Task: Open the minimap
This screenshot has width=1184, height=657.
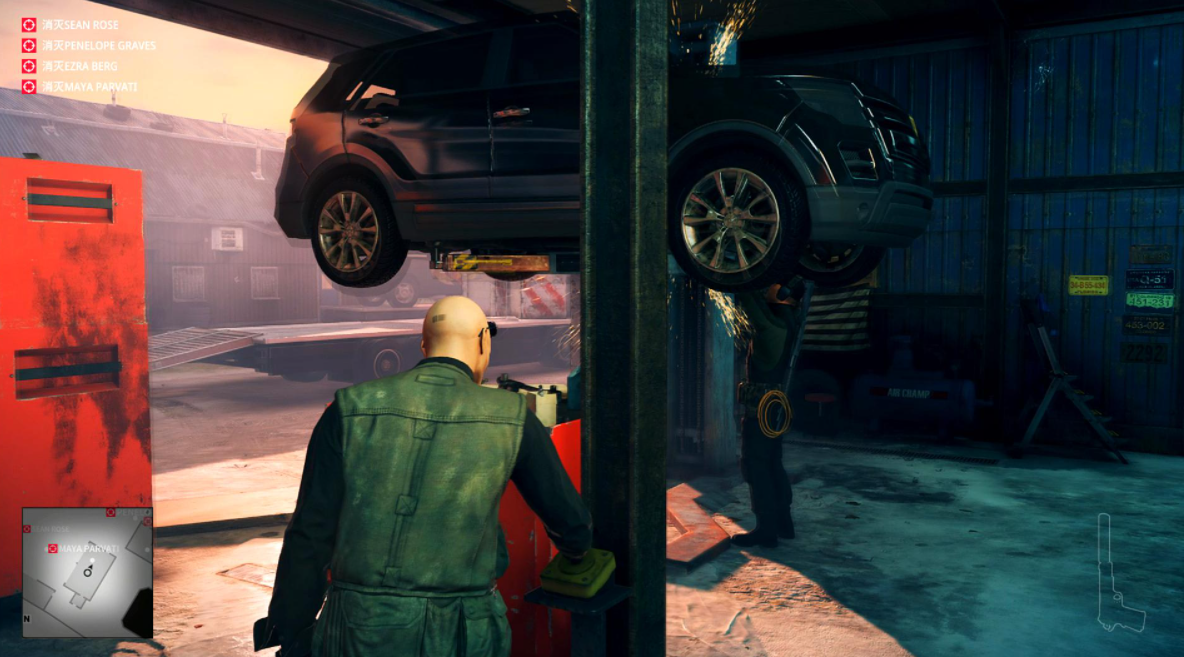Action: coord(87,572)
